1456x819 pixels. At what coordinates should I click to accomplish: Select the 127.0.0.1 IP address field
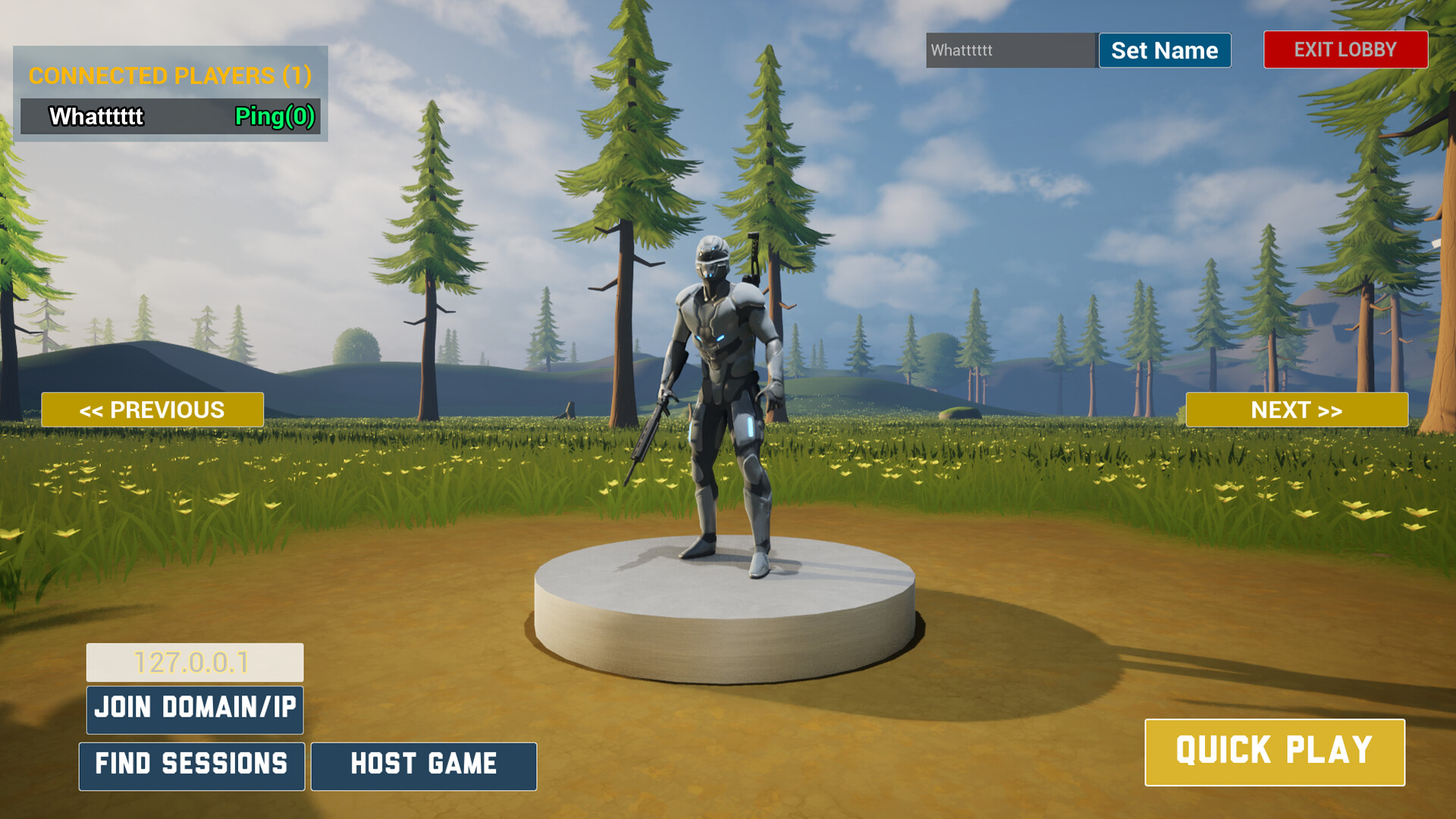point(194,661)
